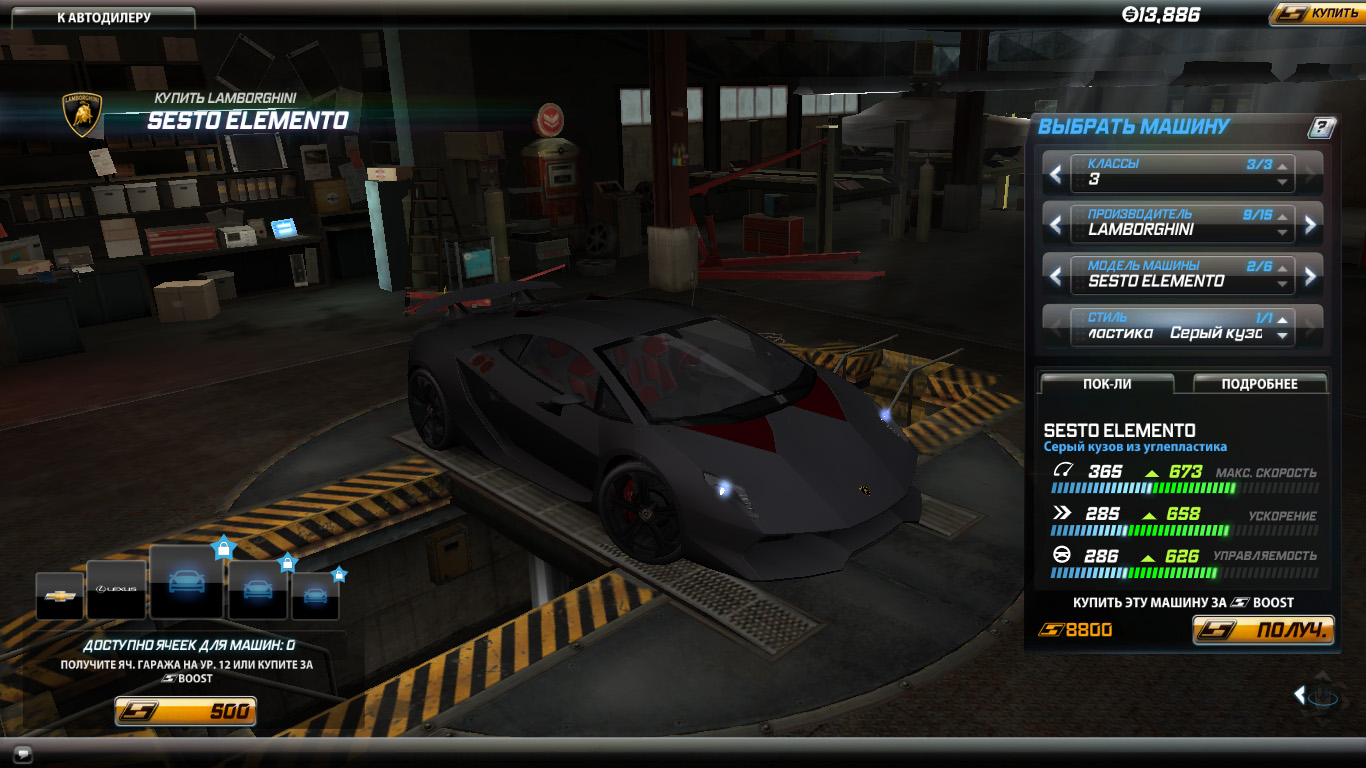Select previous car class arrow
The image size is (1366, 768).
point(1056,174)
